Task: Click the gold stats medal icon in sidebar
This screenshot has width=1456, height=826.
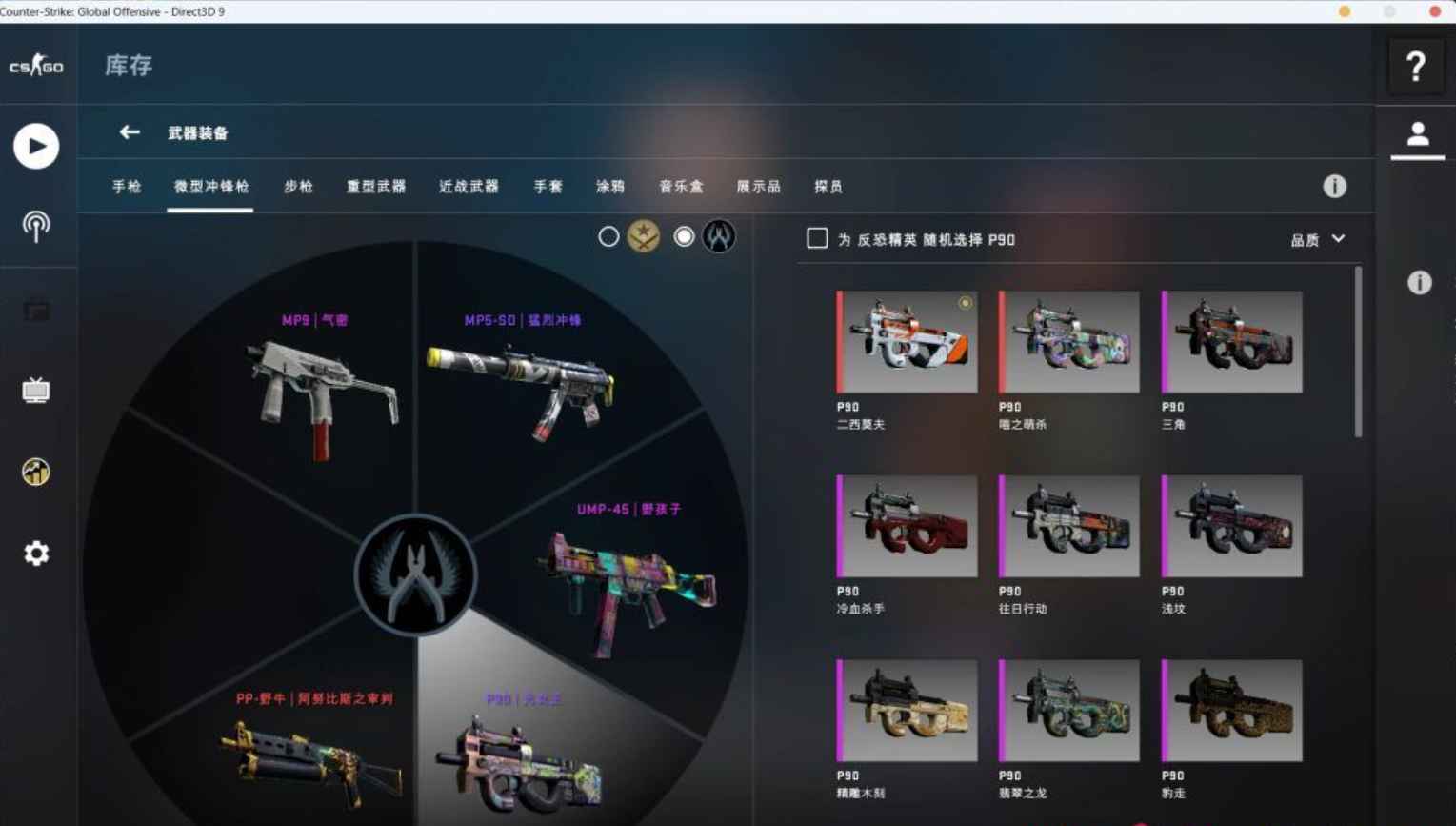Action: pos(36,472)
